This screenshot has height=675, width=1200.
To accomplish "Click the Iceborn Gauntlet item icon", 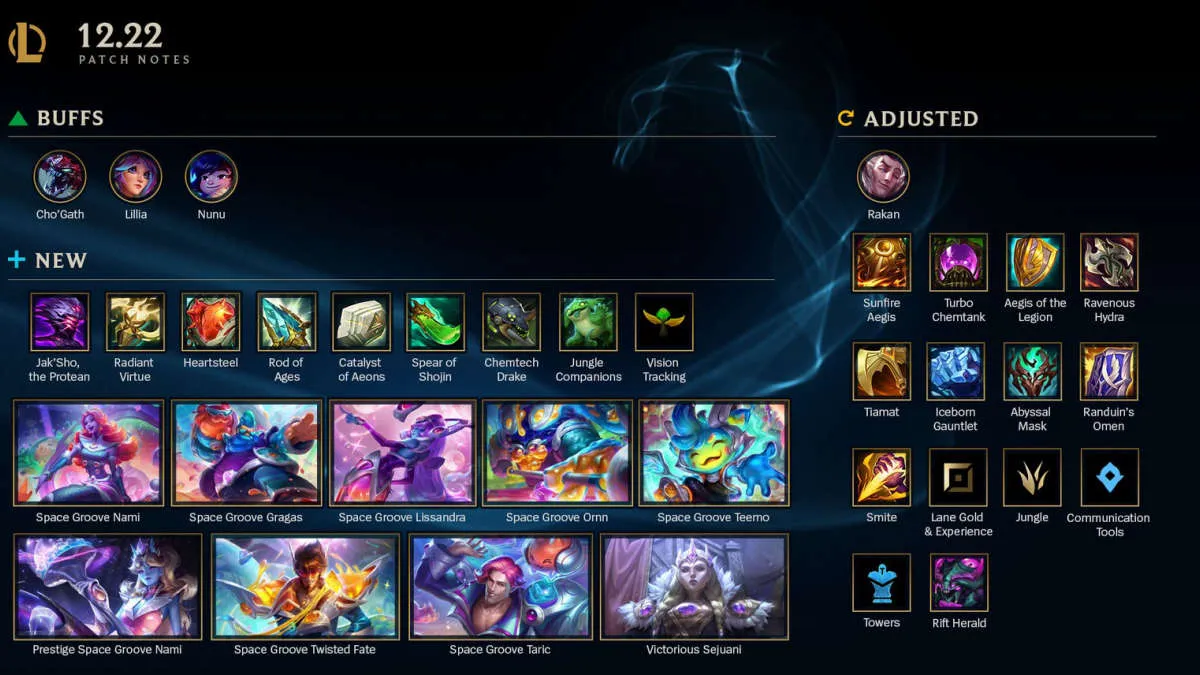I will [956, 372].
